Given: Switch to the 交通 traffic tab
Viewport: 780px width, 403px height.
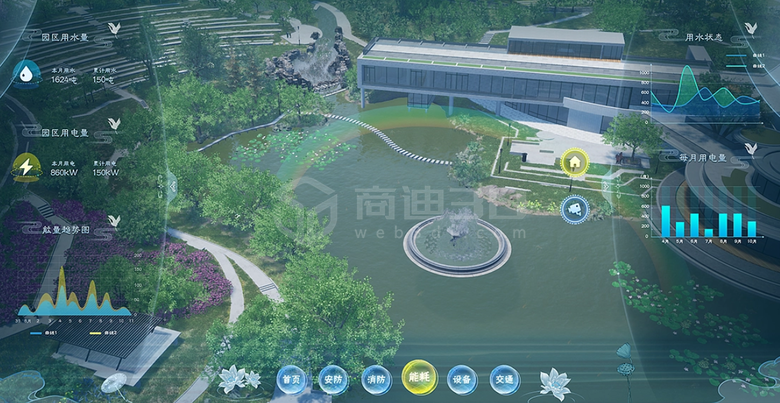Looking at the screenshot, I should click(x=504, y=379).
